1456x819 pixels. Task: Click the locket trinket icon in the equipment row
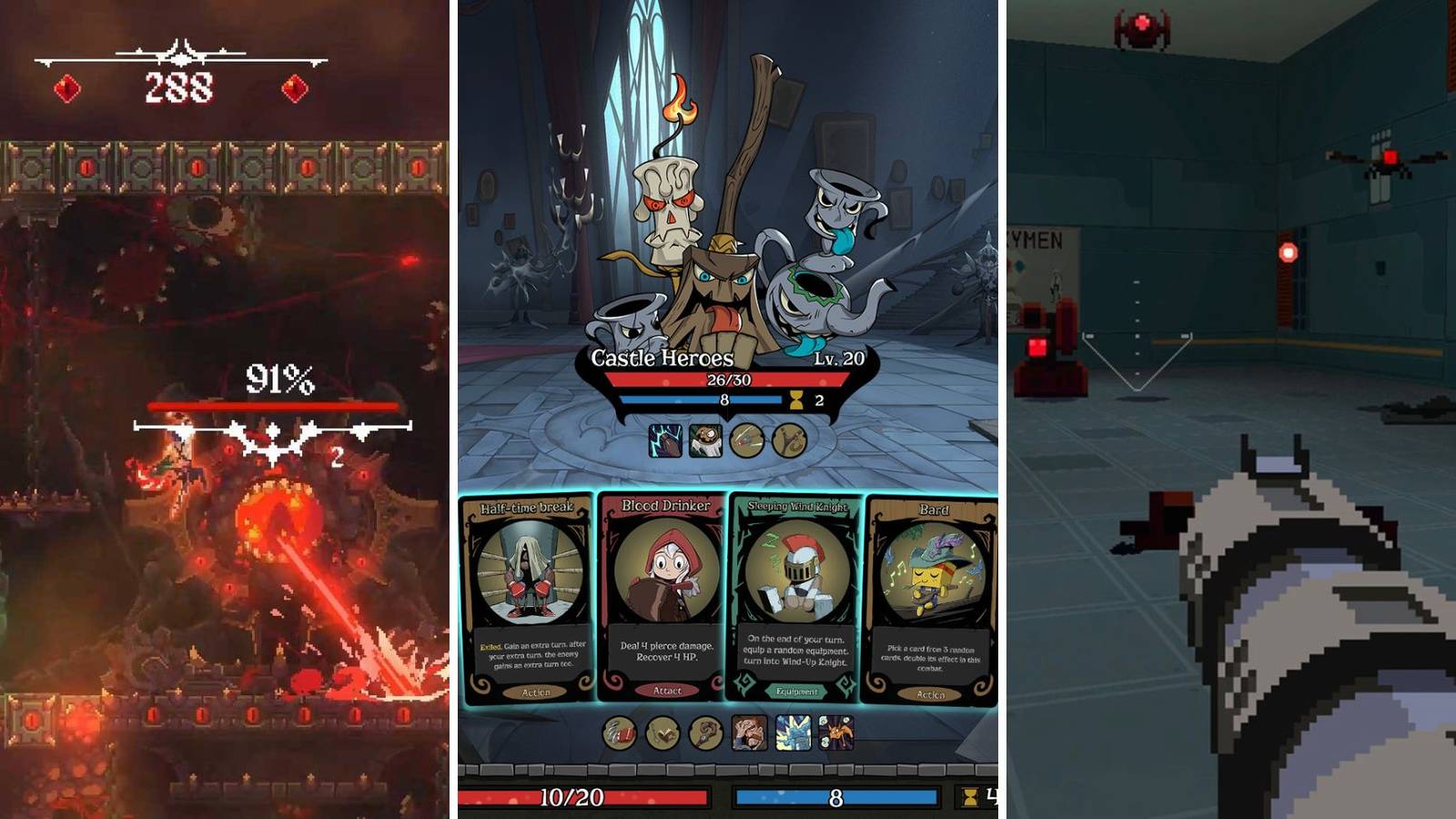pyautogui.click(x=661, y=734)
